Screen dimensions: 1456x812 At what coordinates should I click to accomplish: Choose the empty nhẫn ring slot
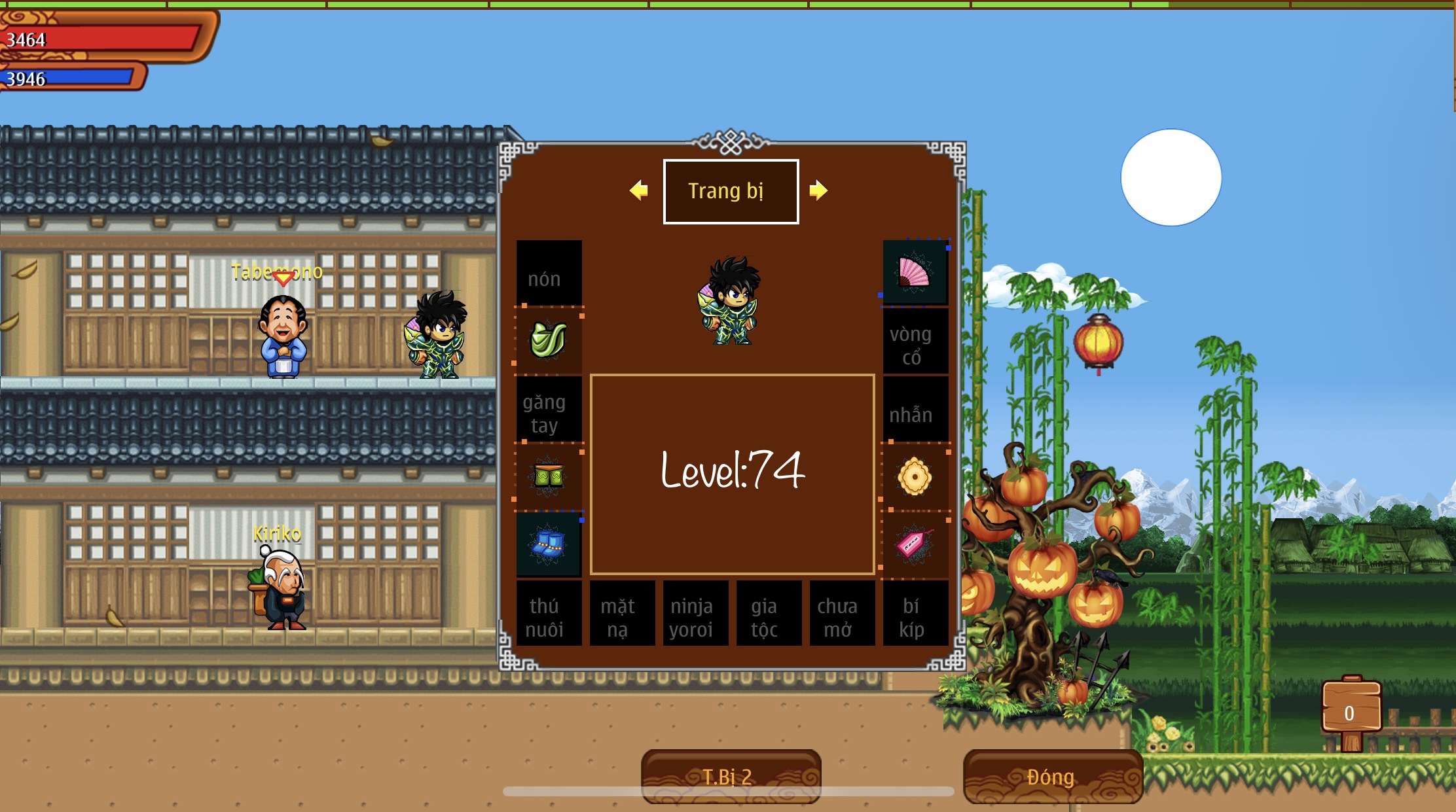[x=915, y=410]
